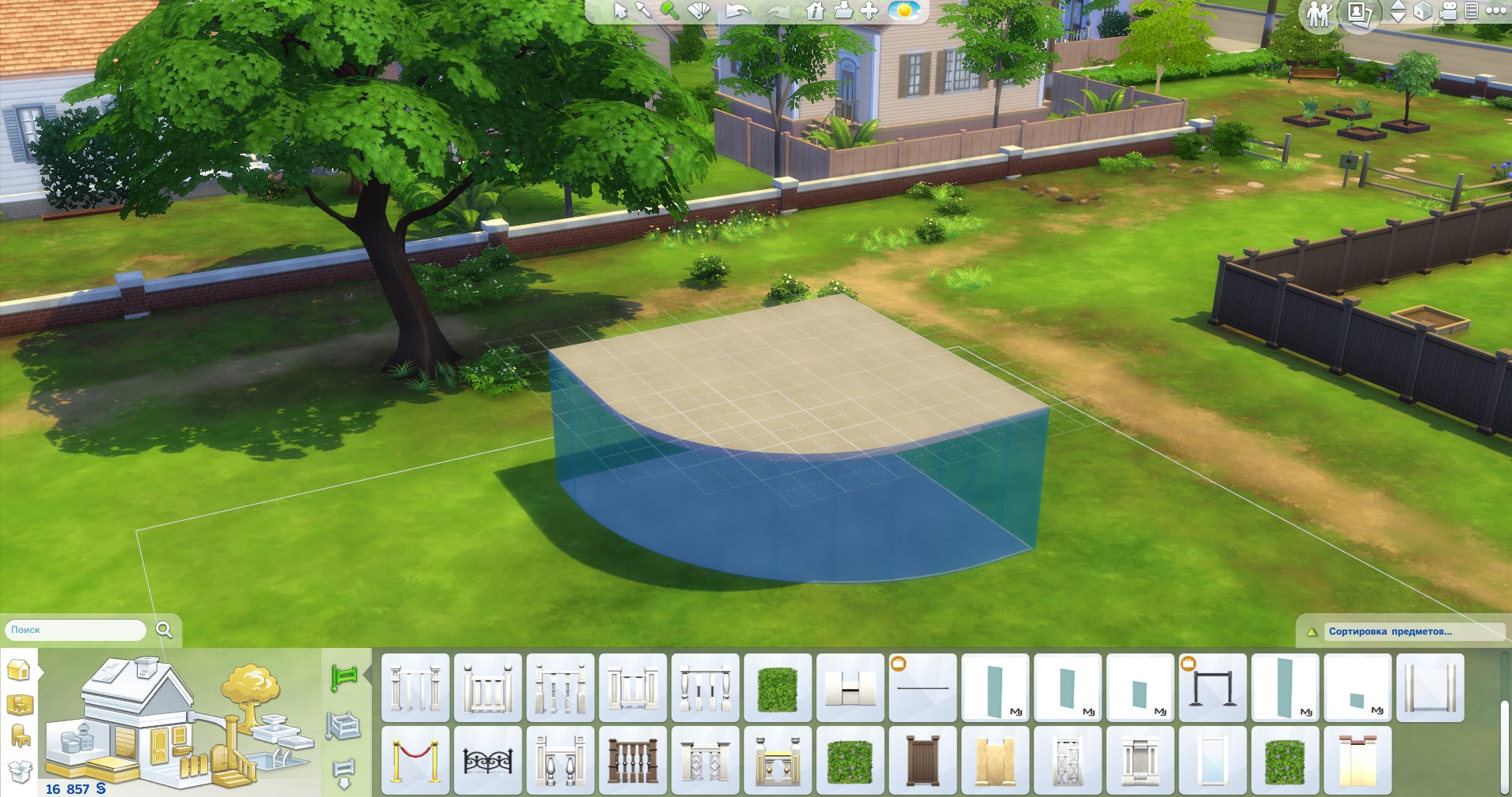
Task: Toggle the time-of-day sun button
Action: pyautogui.click(x=904, y=11)
